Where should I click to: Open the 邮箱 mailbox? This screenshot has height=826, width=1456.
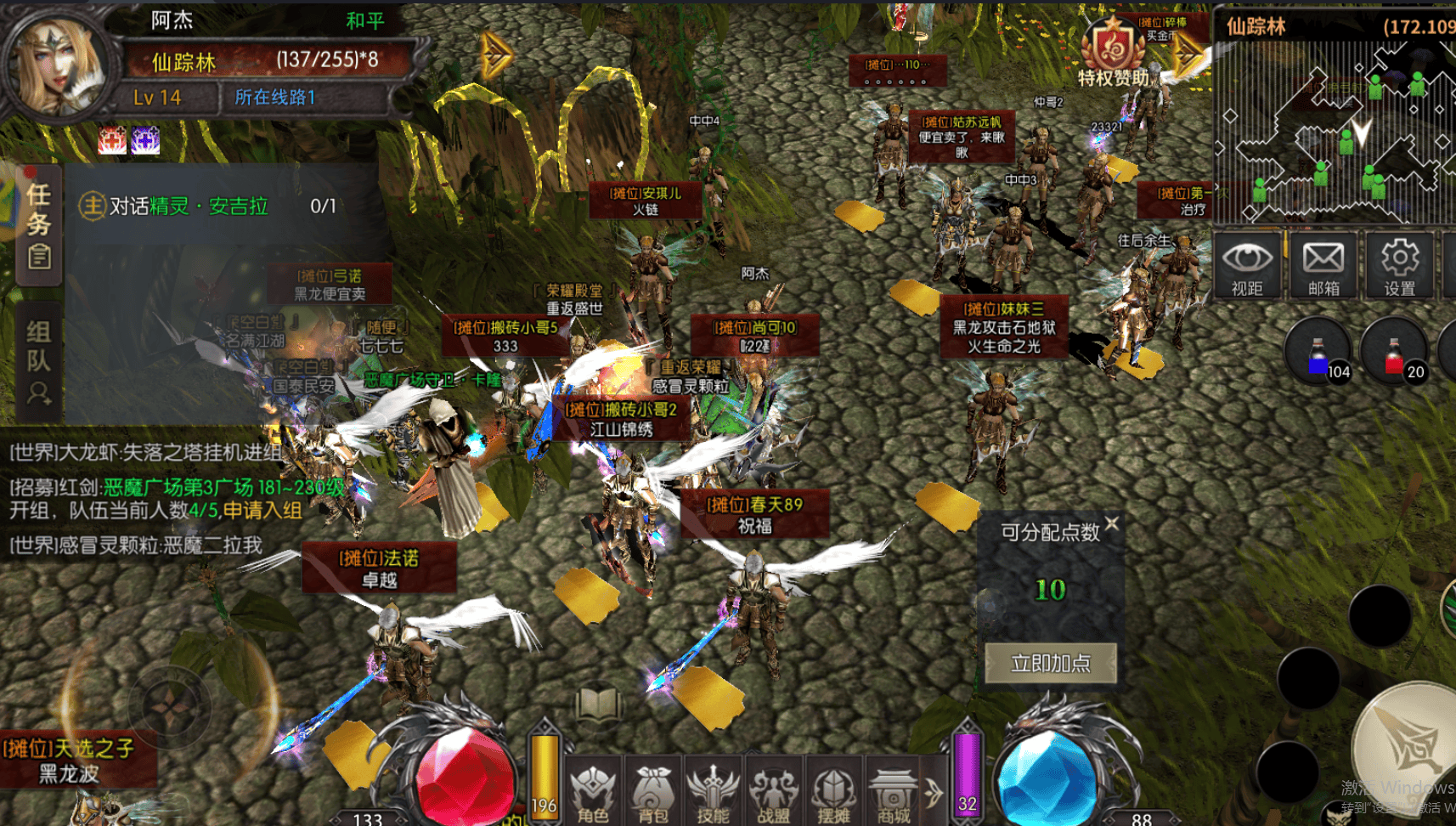[x=1323, y=266]
